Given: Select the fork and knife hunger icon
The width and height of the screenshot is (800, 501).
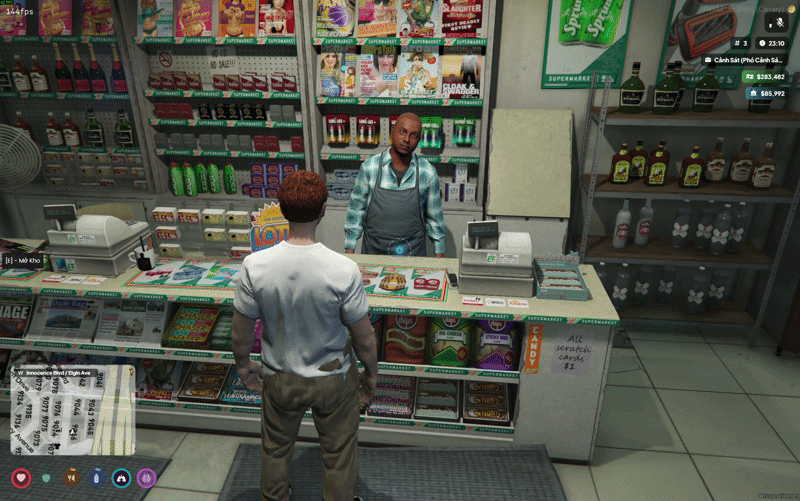Looking at the screenshot, I should pyautogui.click(x=71, y=478).
